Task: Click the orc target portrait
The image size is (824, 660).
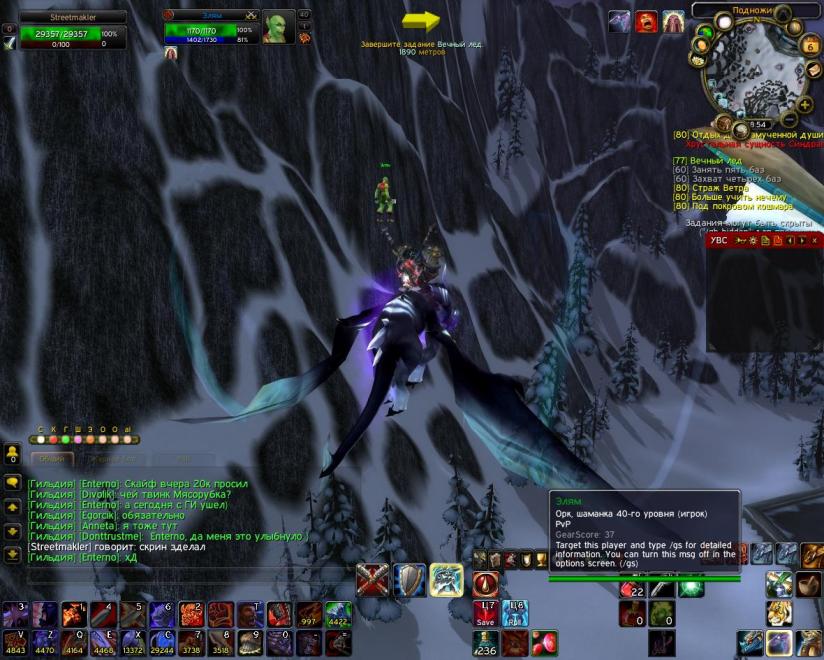Action: tap(277, 28)
